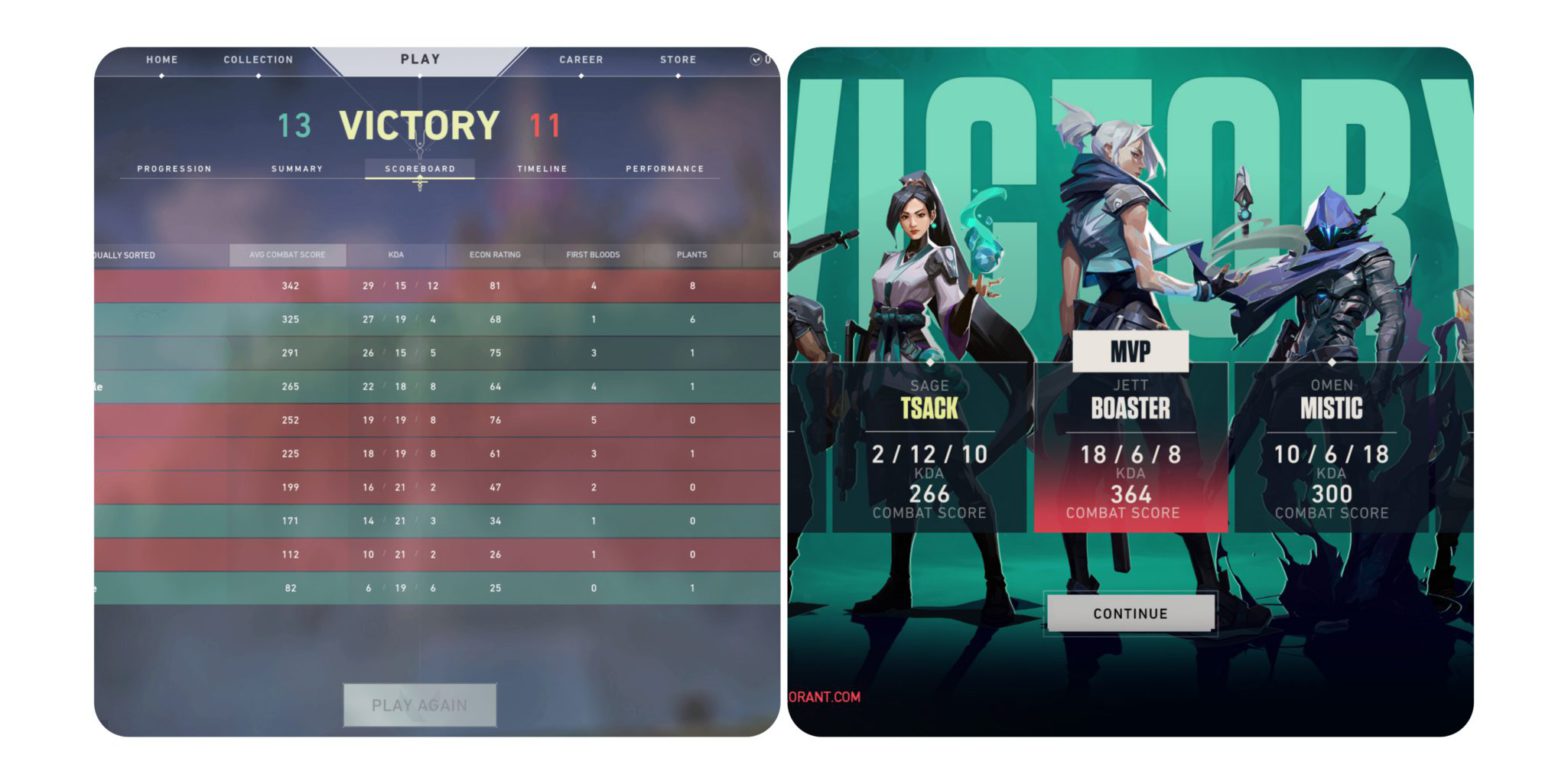Navigate to the Collection screen

click(258, 59)
